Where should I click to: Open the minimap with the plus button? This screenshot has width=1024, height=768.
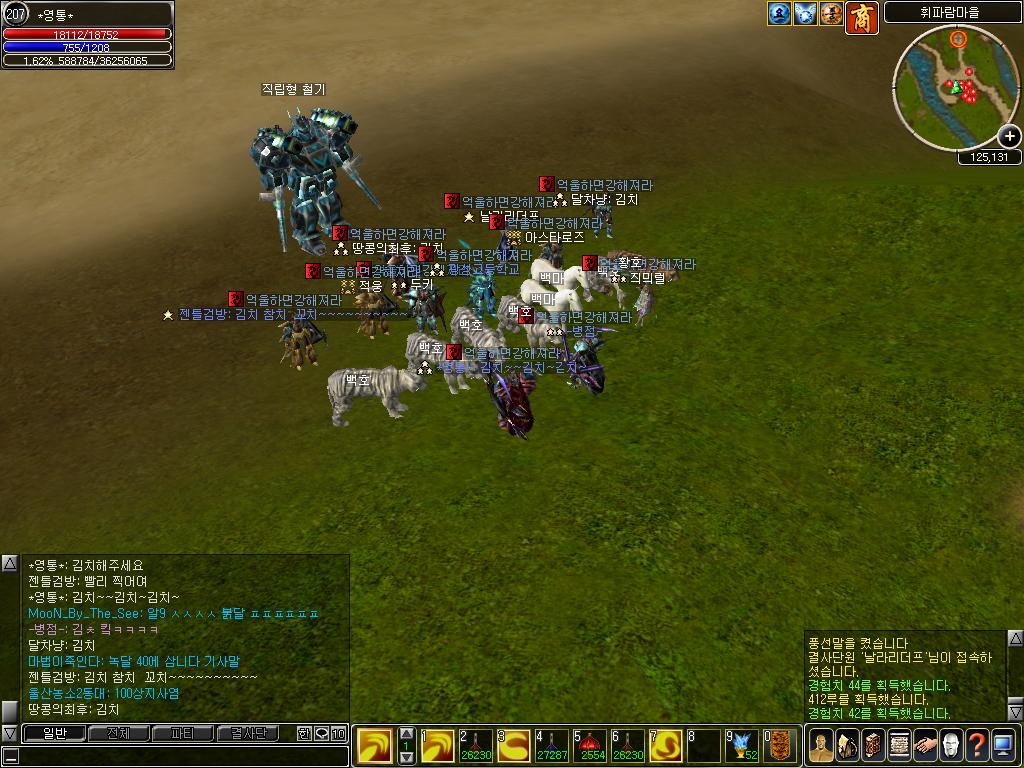pos(1009,136)
